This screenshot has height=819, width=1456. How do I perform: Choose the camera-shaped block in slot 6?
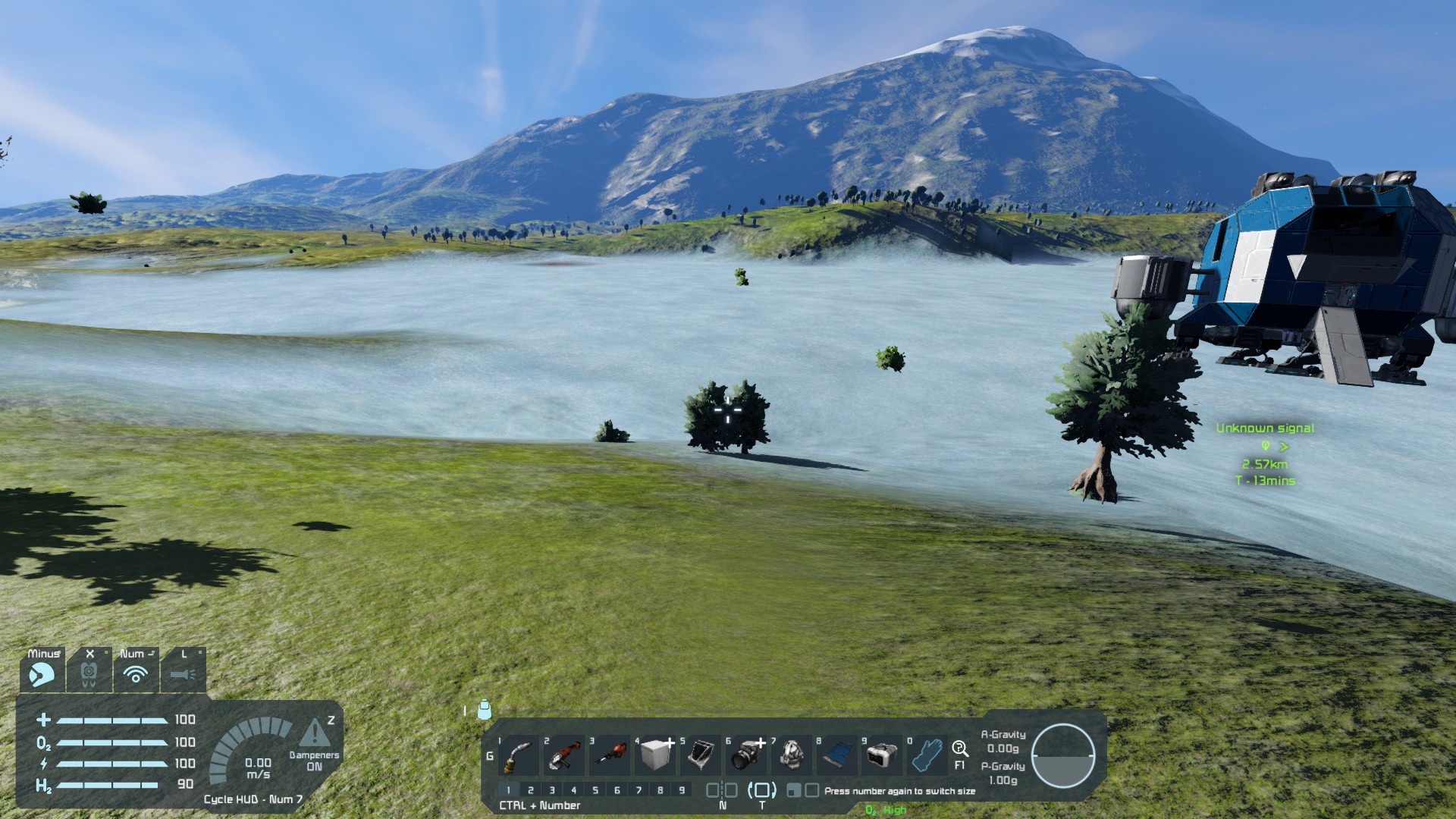click(747, 755)
